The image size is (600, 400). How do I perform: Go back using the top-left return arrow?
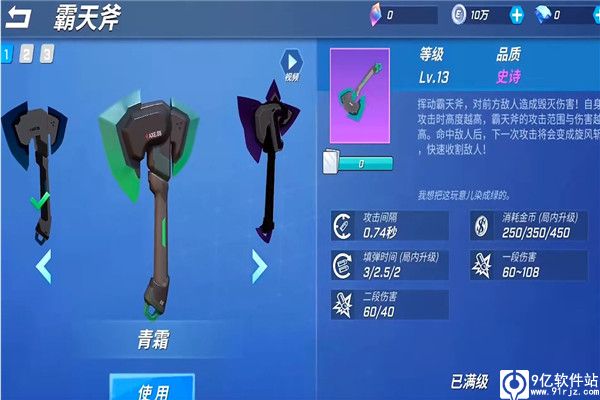pyautogui.click(x=21, y=16)
